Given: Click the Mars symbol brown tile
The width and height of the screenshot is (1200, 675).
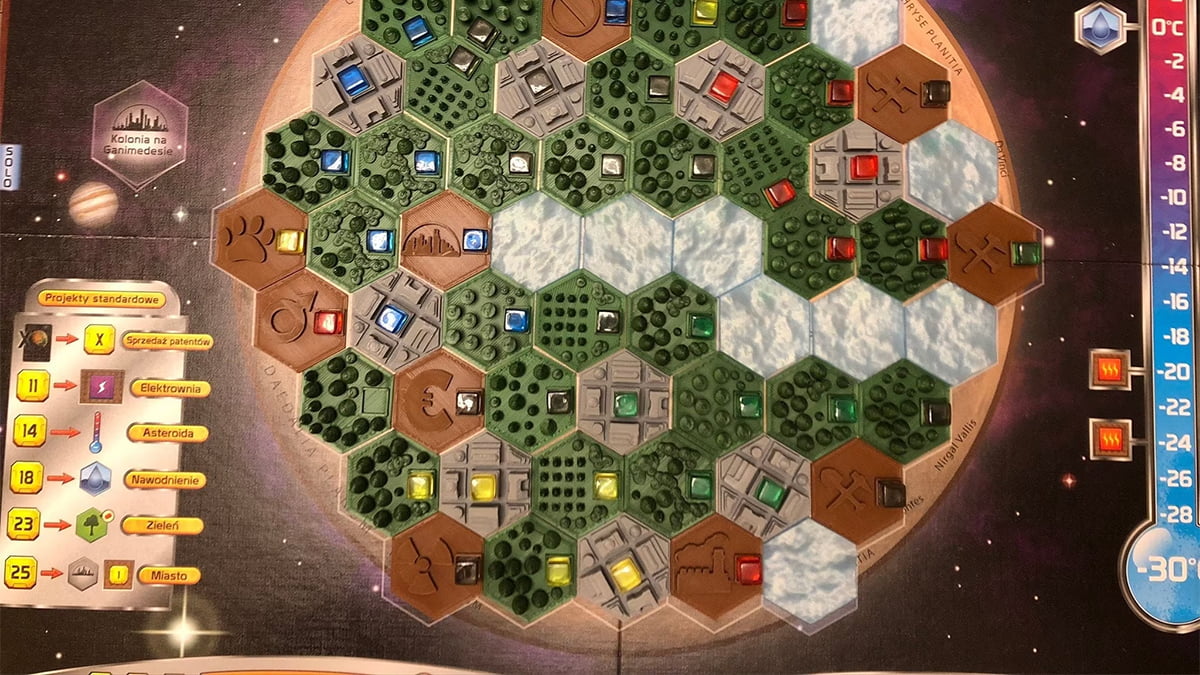Looking at the screenshot, I should [x=295, y=317].
